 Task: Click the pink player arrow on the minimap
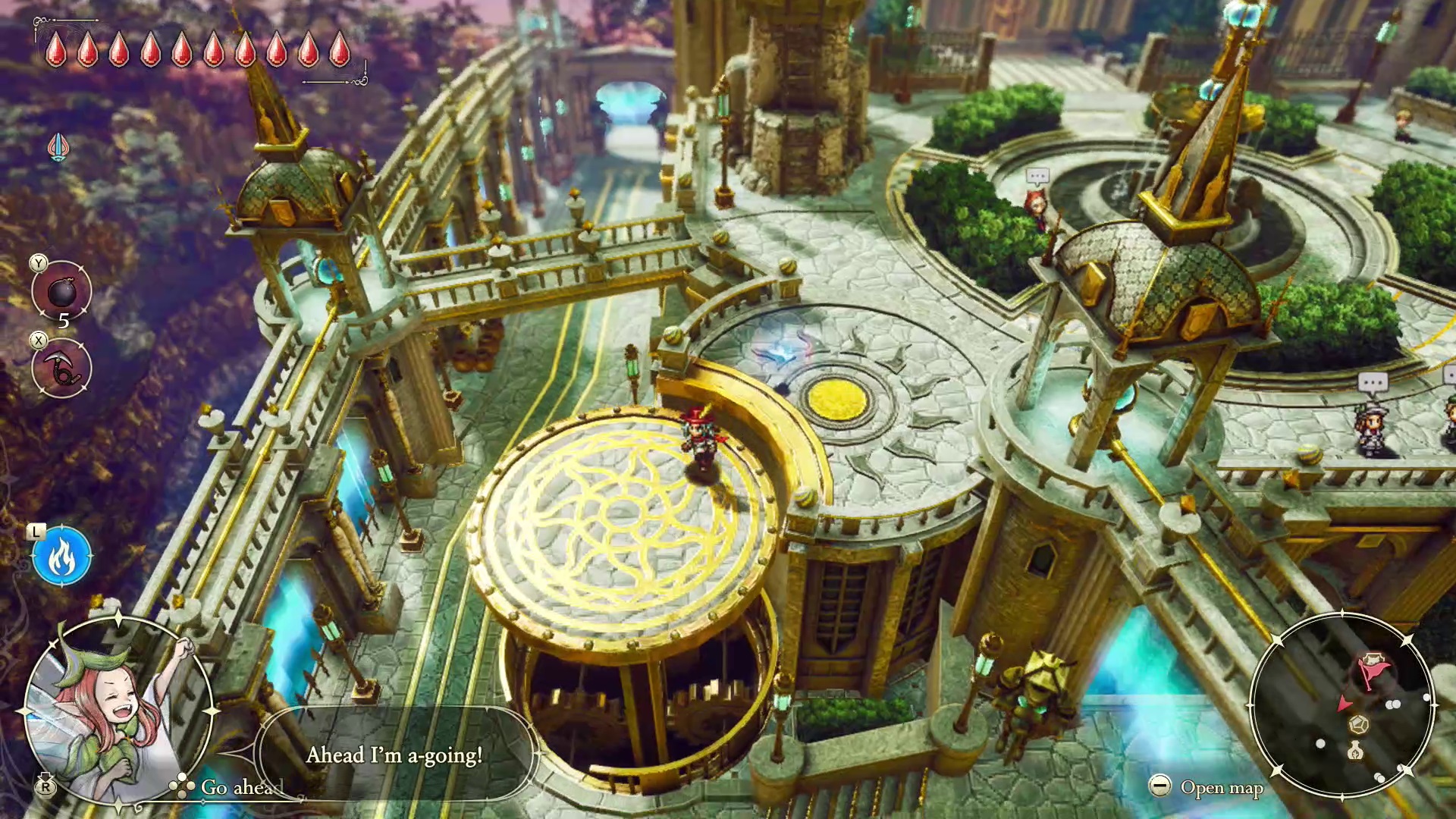click(1344, 705)
